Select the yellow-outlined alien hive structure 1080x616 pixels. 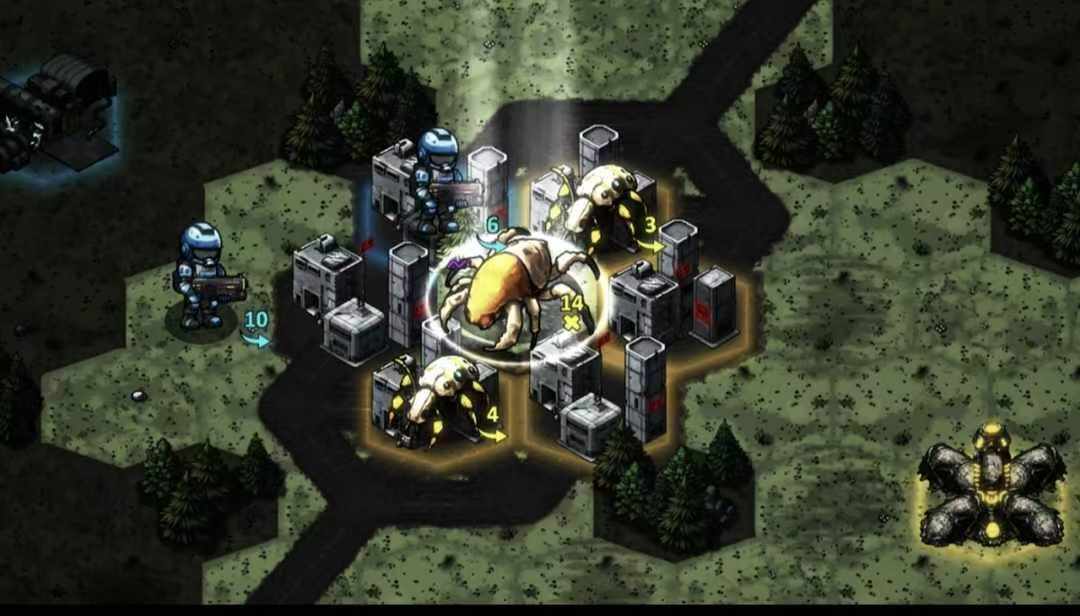coord(990,487)
